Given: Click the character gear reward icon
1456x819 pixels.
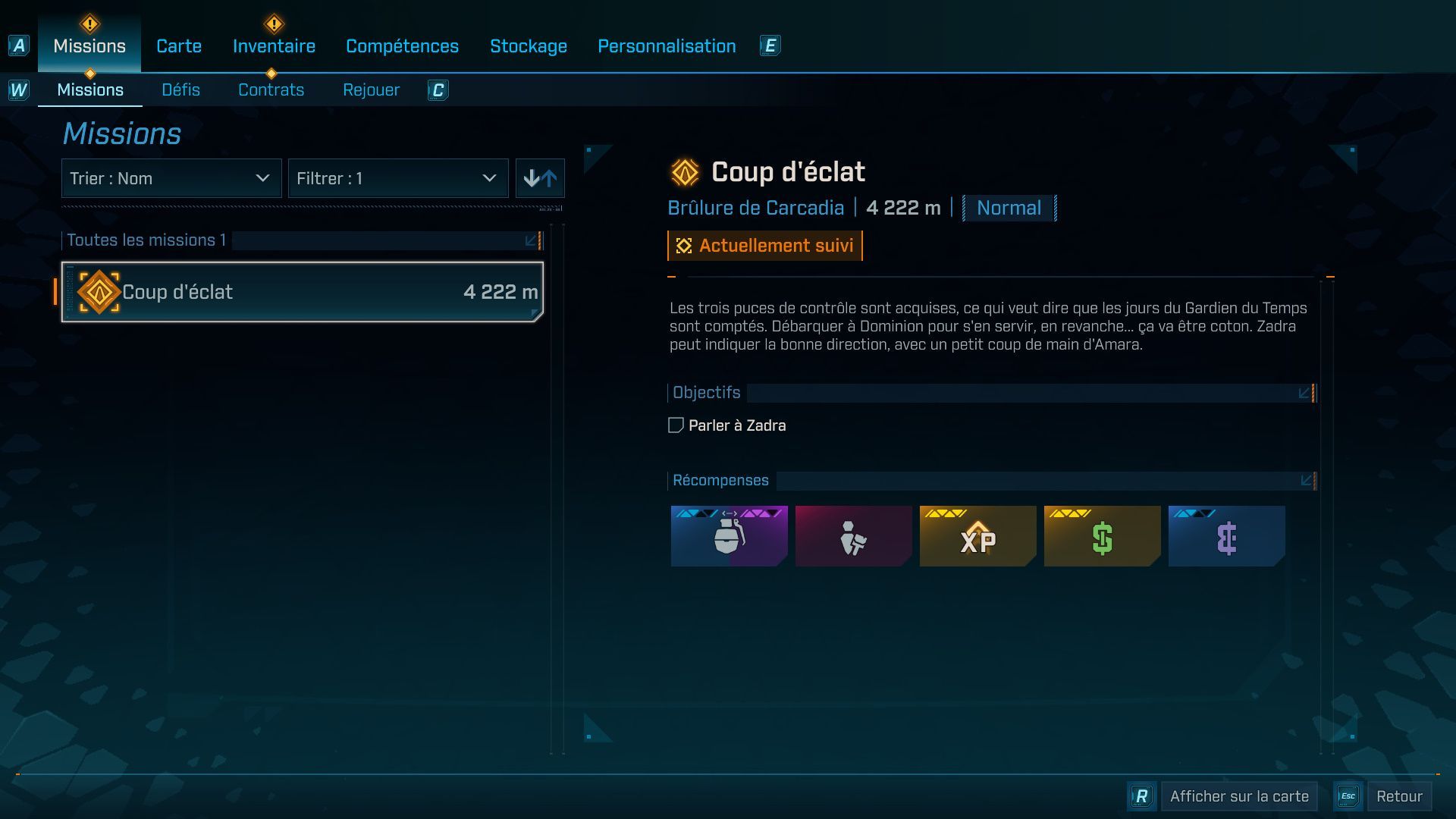Looking at the screenshot, I should pyautogui.click(x=853, y=536).
